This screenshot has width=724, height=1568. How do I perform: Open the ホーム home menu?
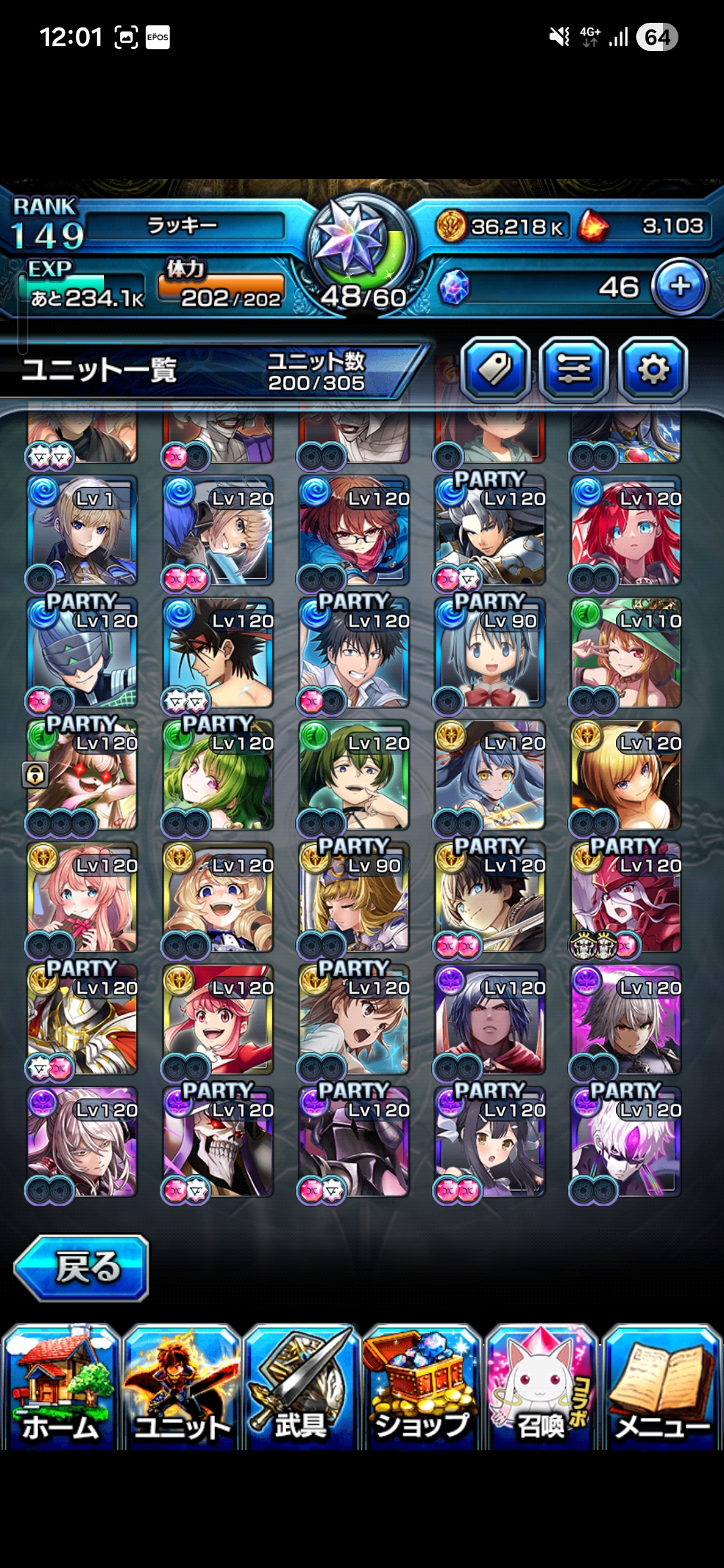[60, 1387]
